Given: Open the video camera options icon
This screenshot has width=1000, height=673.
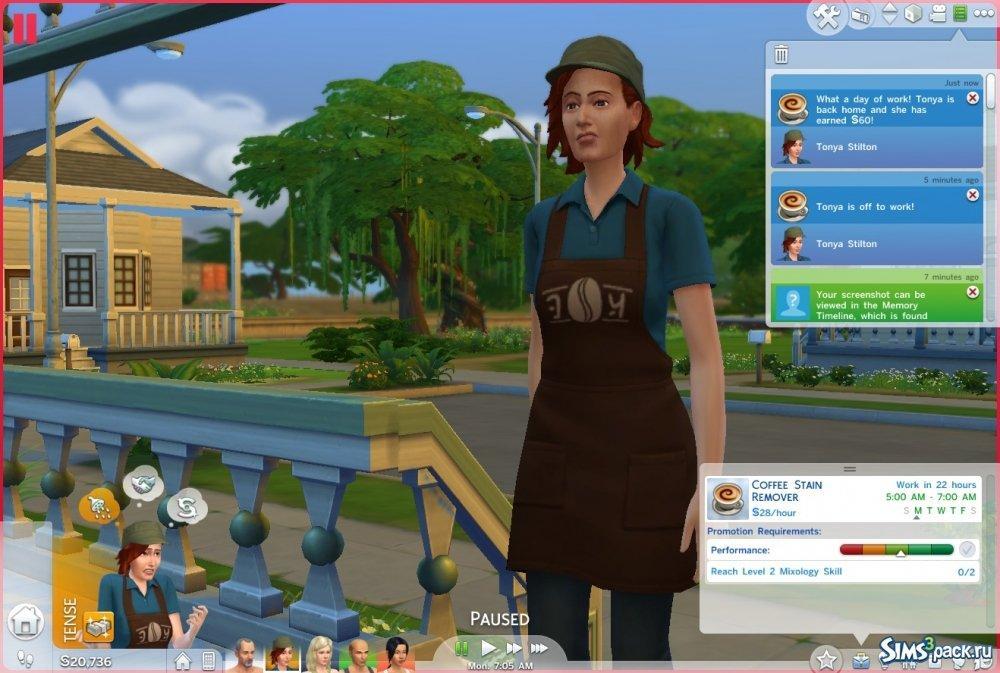Looking at the screenshot, I should (x=937, y=14).
